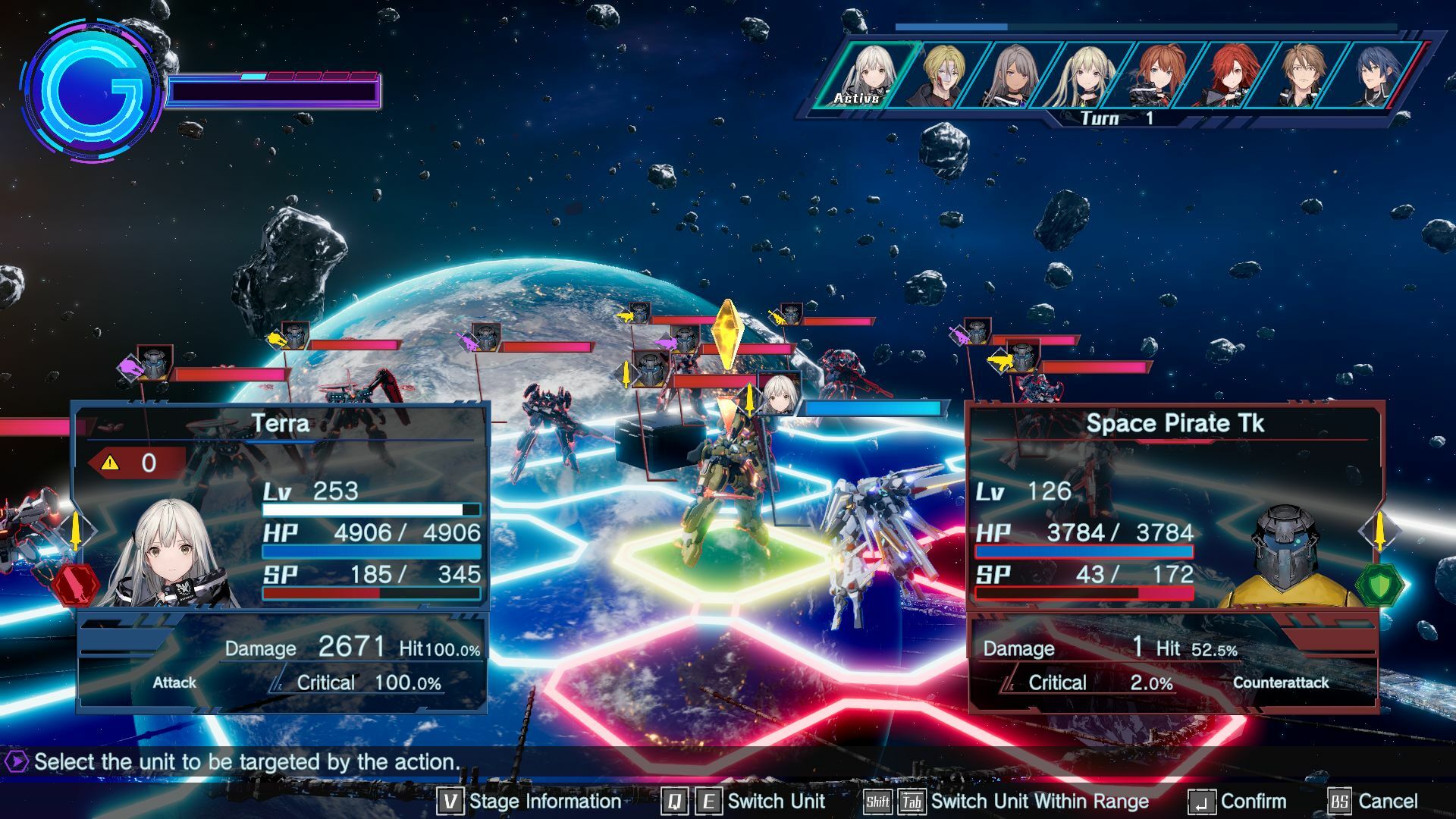Choose the brown-haired male pilot portrait
1456x819 pixels.
[1301, 74]
